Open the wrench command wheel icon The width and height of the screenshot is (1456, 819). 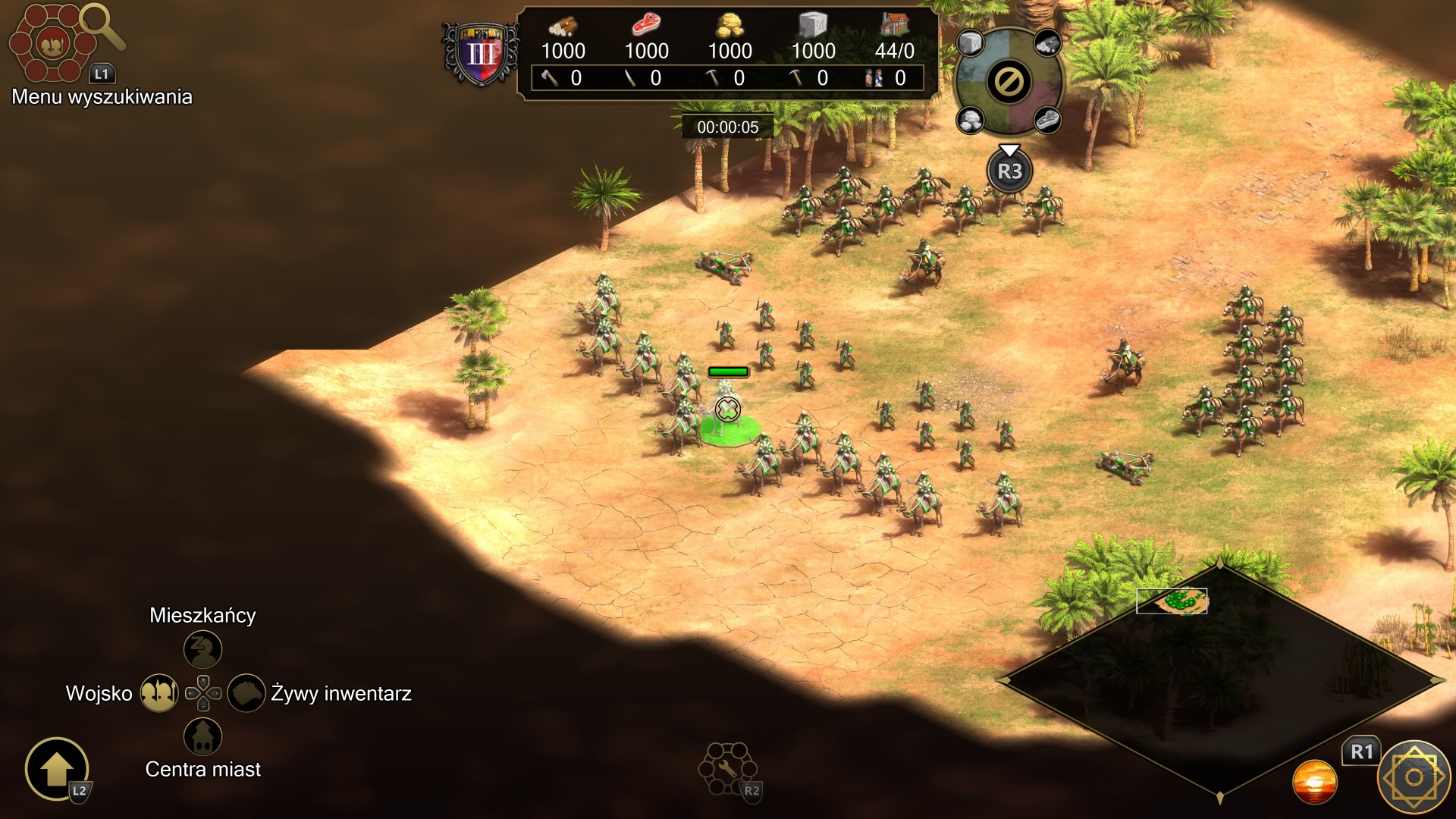tap(726, 768)
